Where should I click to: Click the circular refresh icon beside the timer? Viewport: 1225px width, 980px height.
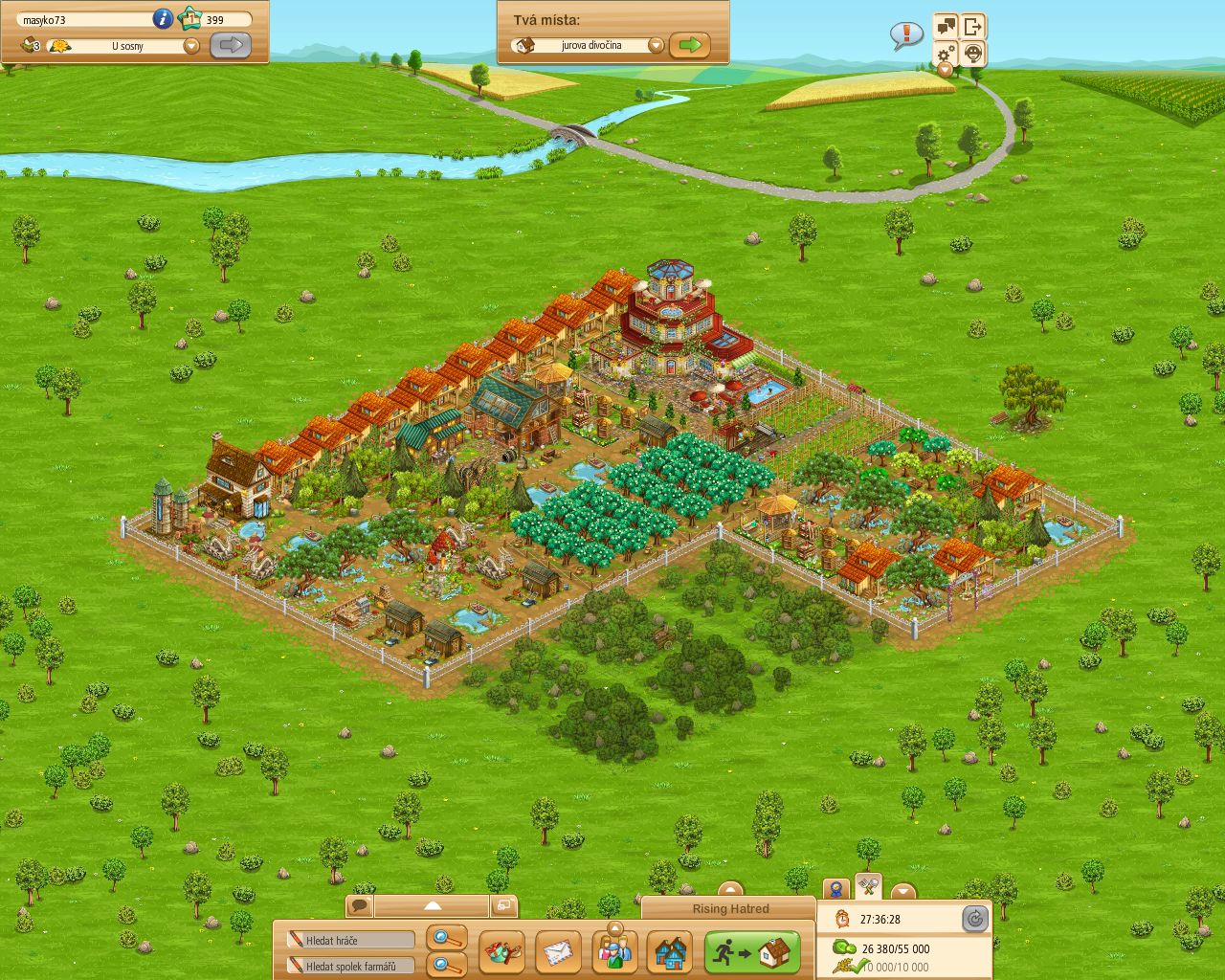(x=975, y=919)
